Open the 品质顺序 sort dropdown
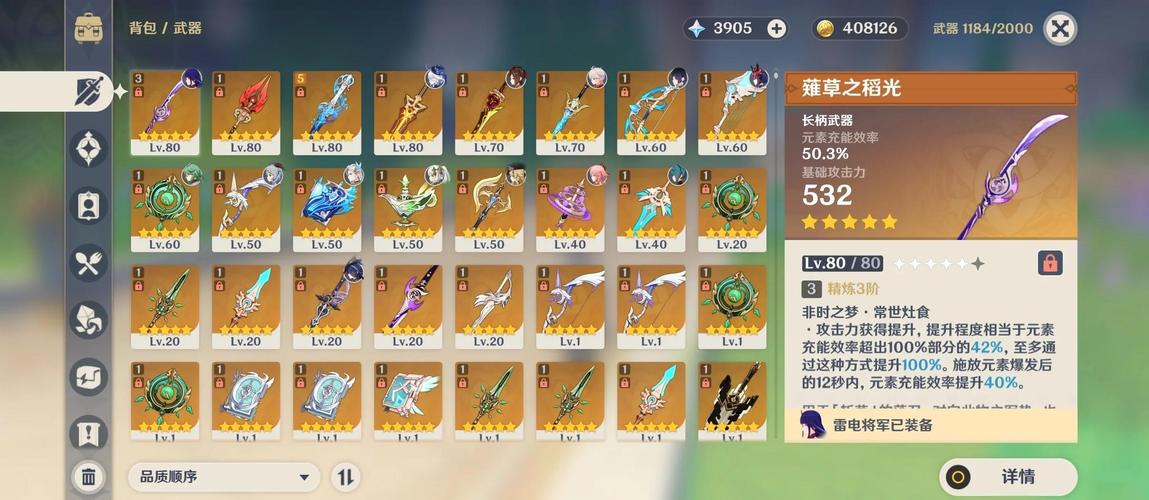 (x=223, y=477)
